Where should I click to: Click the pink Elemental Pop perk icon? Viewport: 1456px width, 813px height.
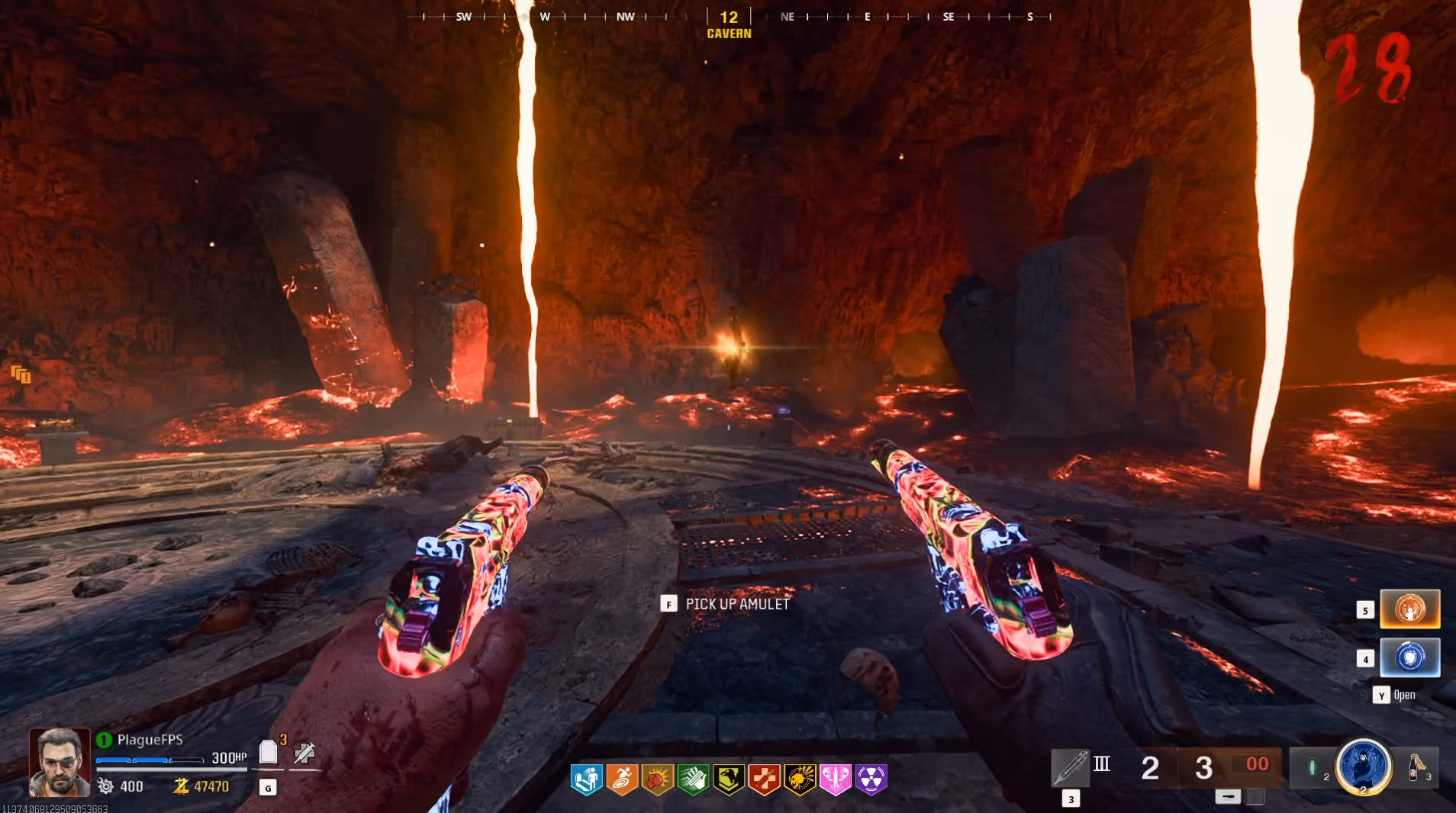tap(836, 779)
